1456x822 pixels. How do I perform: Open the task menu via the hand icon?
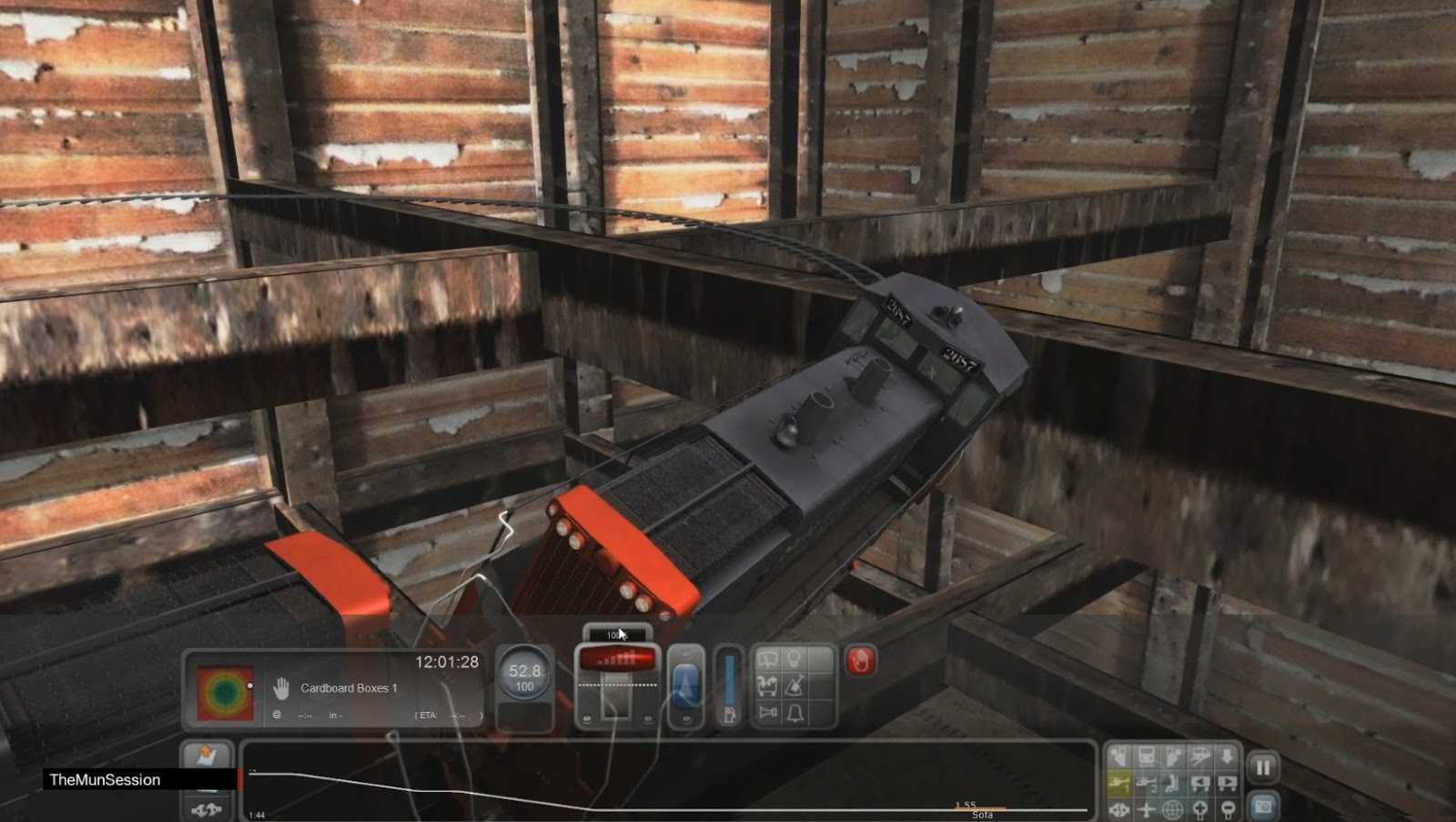[x=284, y=689]
